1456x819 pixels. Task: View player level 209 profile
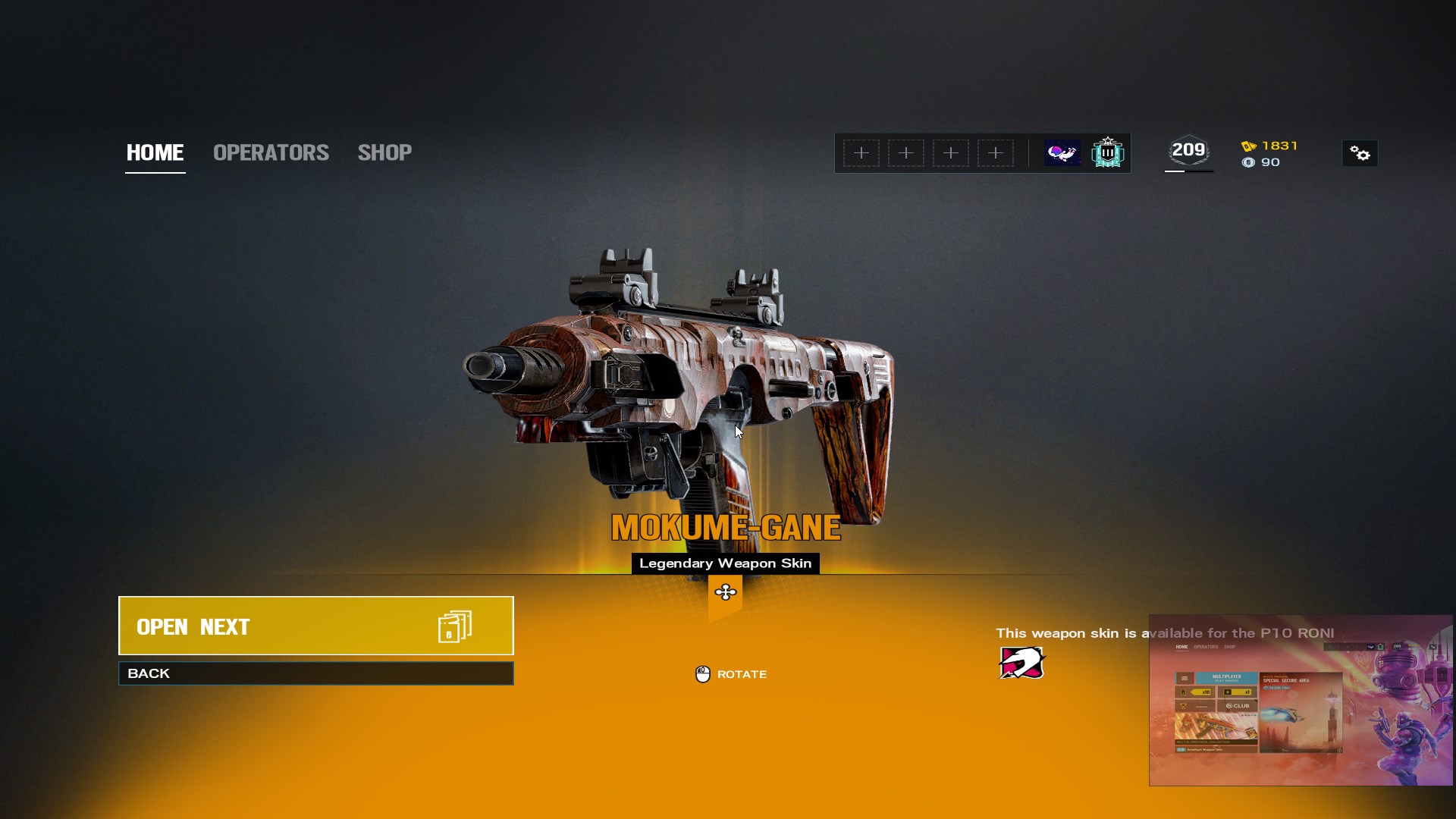[x=1188, y=152]
